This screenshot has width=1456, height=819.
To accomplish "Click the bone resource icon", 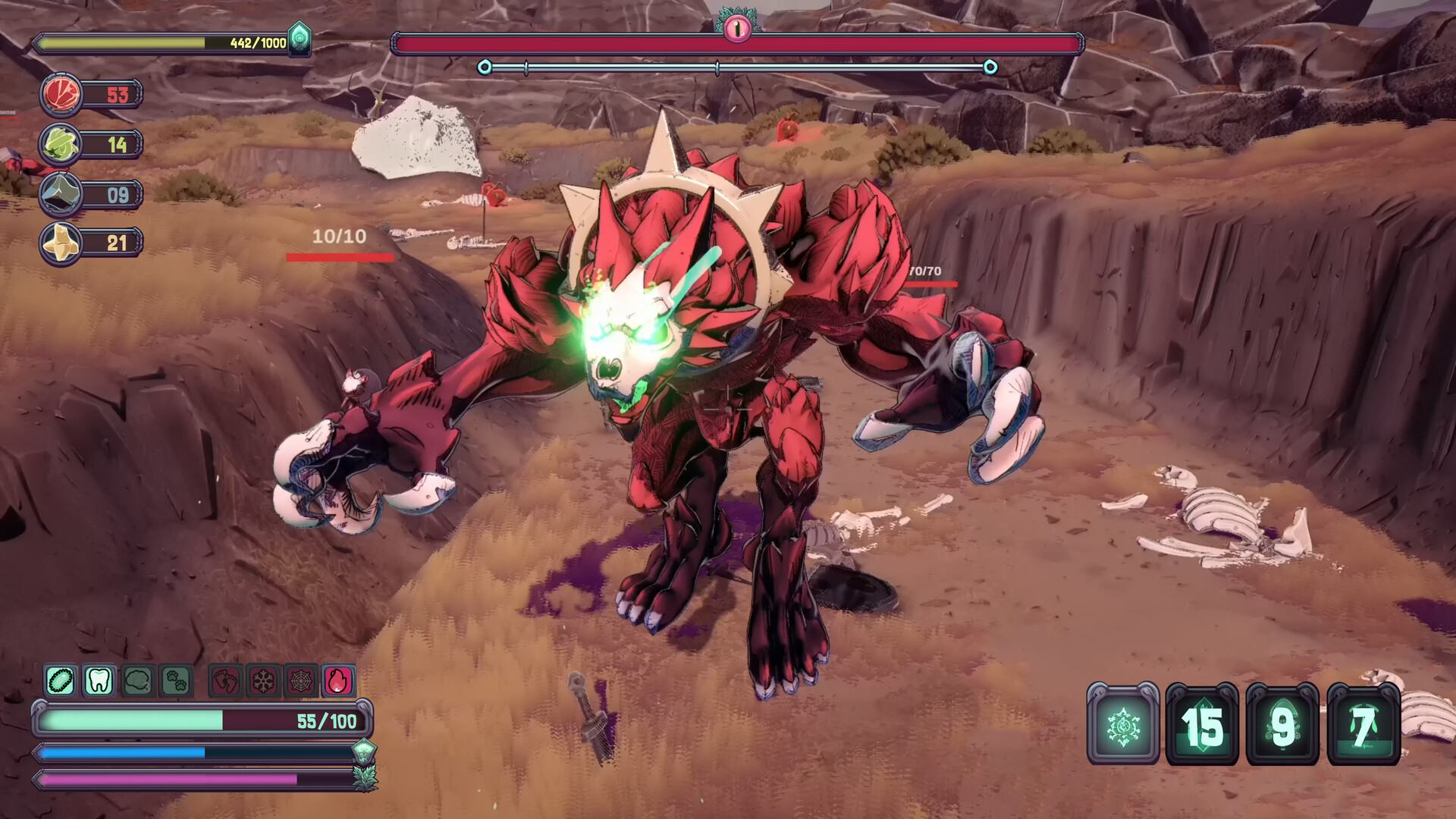I will click(x=61, y=243).
